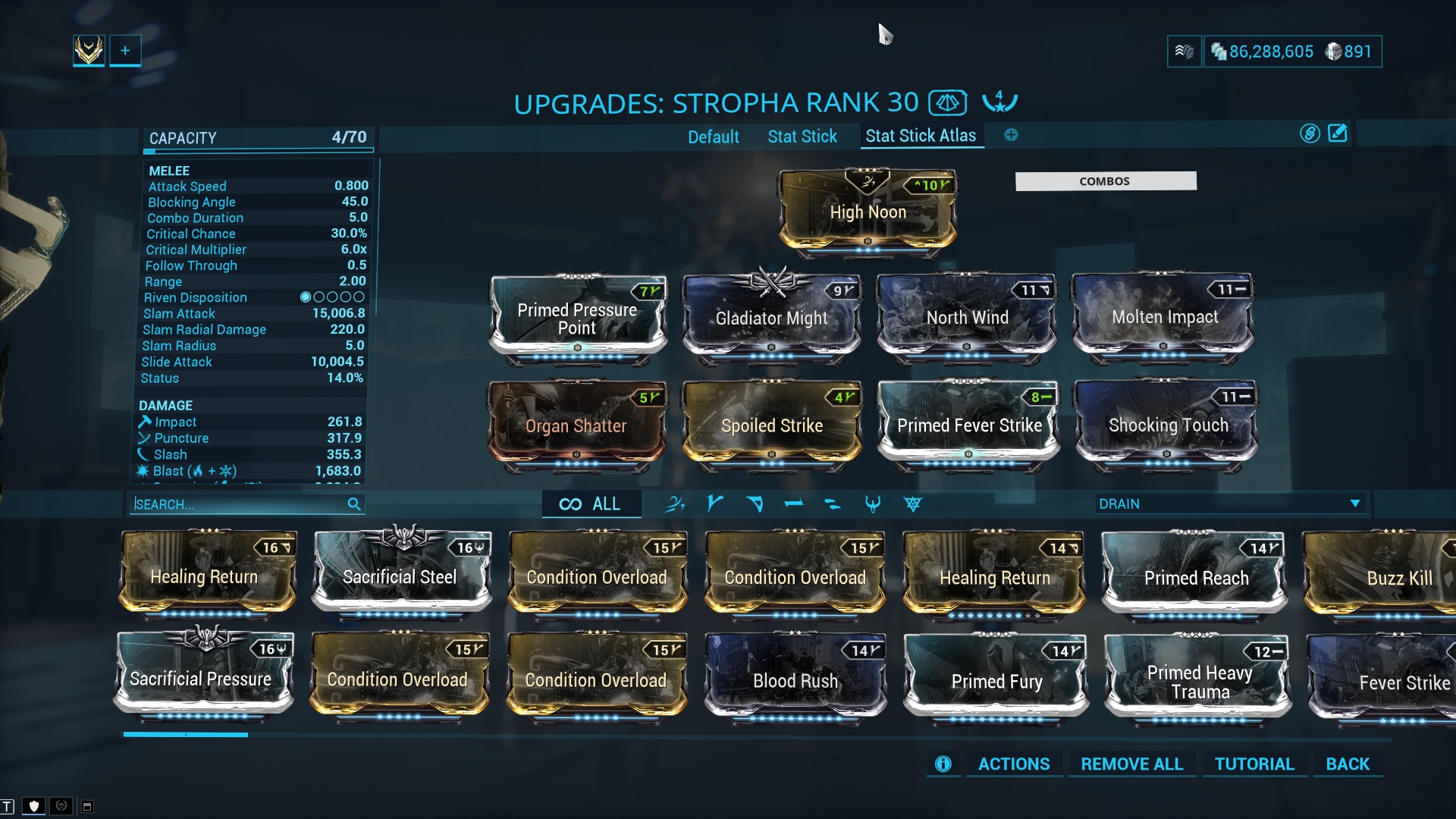Click REMOVE ALL mods button
This screenshot has width=1456, height=819.
click(1131, 764)
